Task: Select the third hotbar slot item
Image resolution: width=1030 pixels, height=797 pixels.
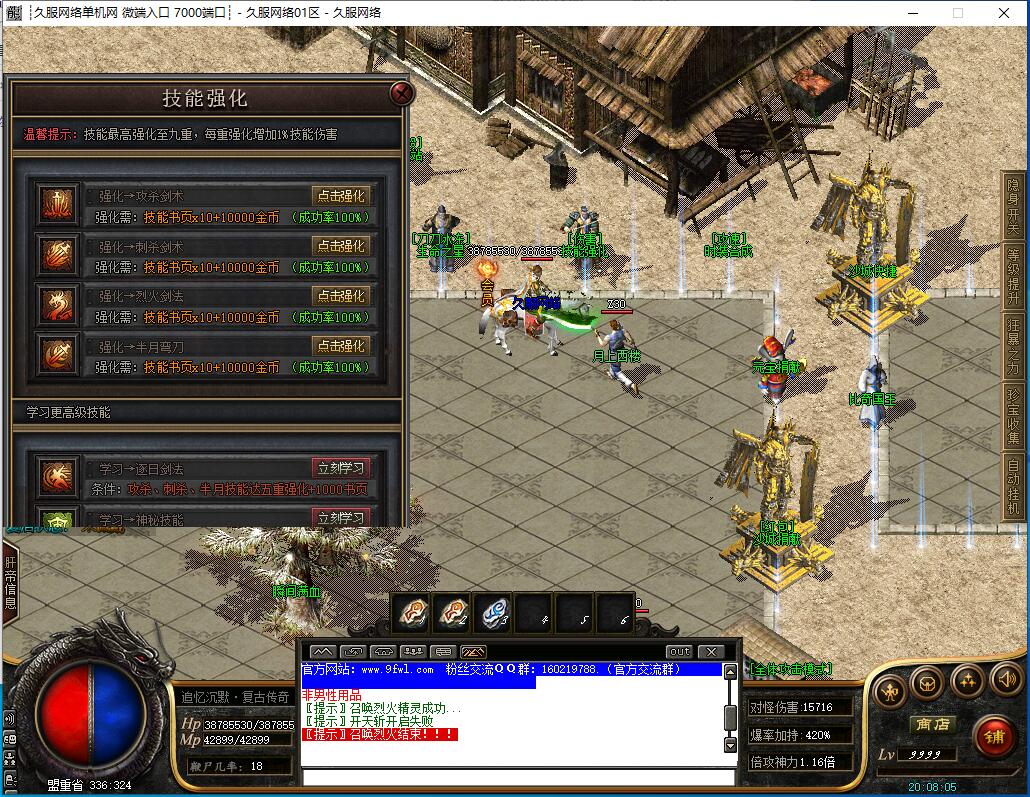Action: 492,612
